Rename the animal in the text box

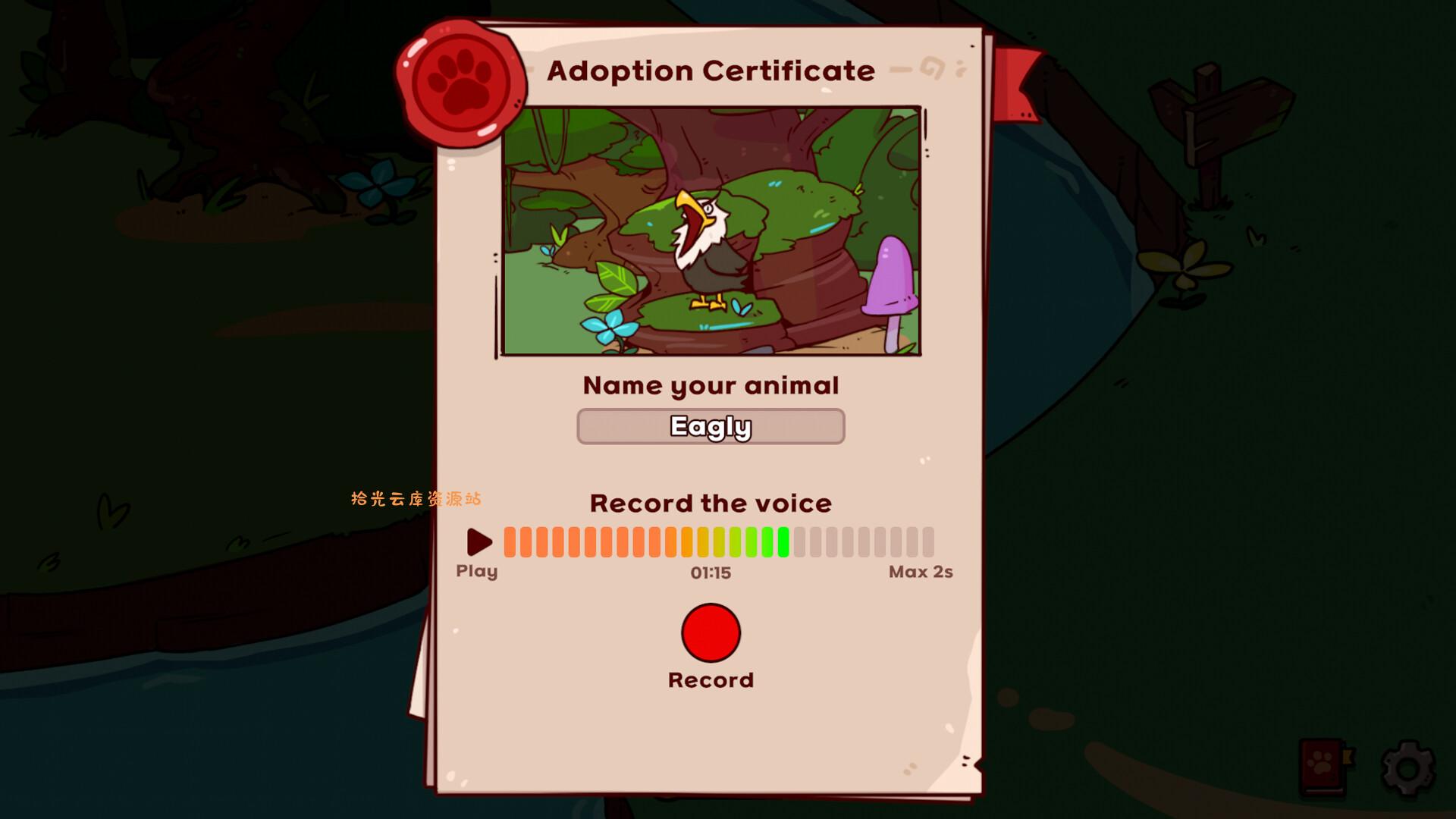[711, 426]
